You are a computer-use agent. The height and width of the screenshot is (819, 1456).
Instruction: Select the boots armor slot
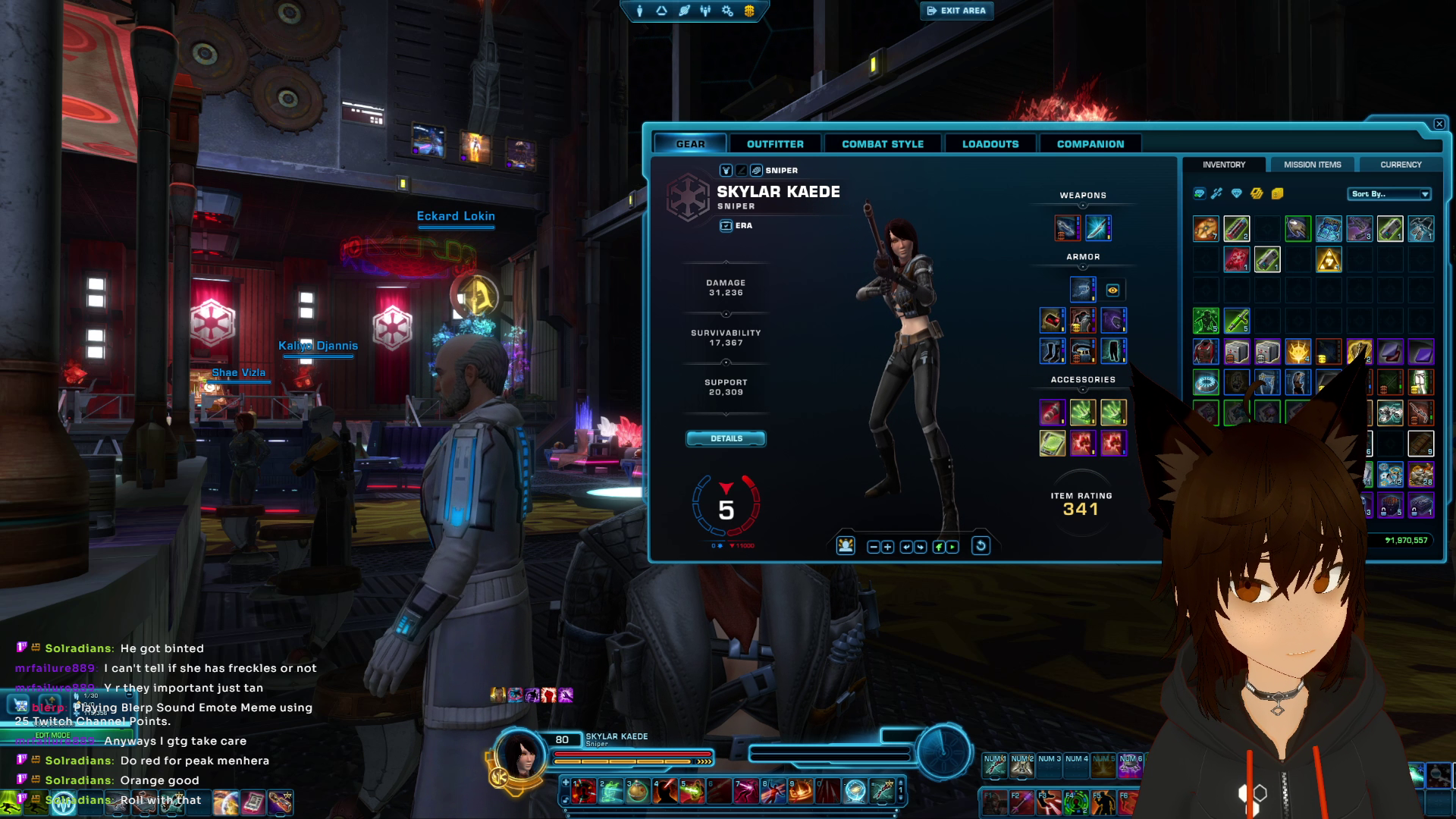(1052, 351)
